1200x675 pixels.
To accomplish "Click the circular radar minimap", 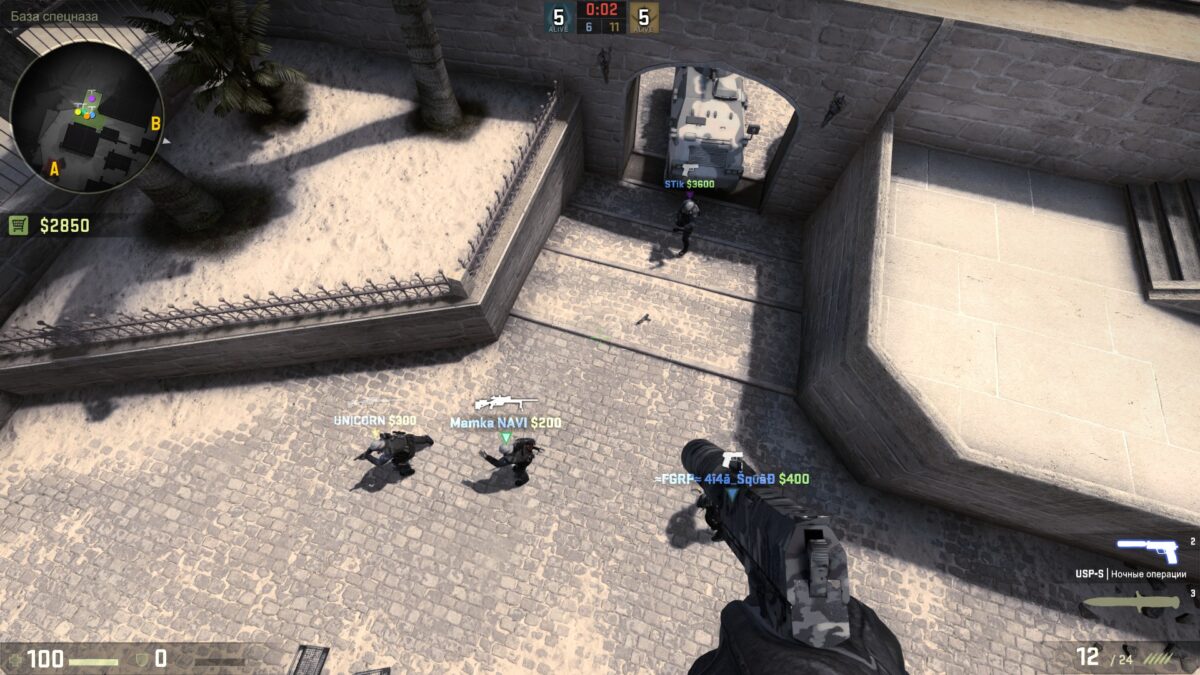I will tap(86, 117).
